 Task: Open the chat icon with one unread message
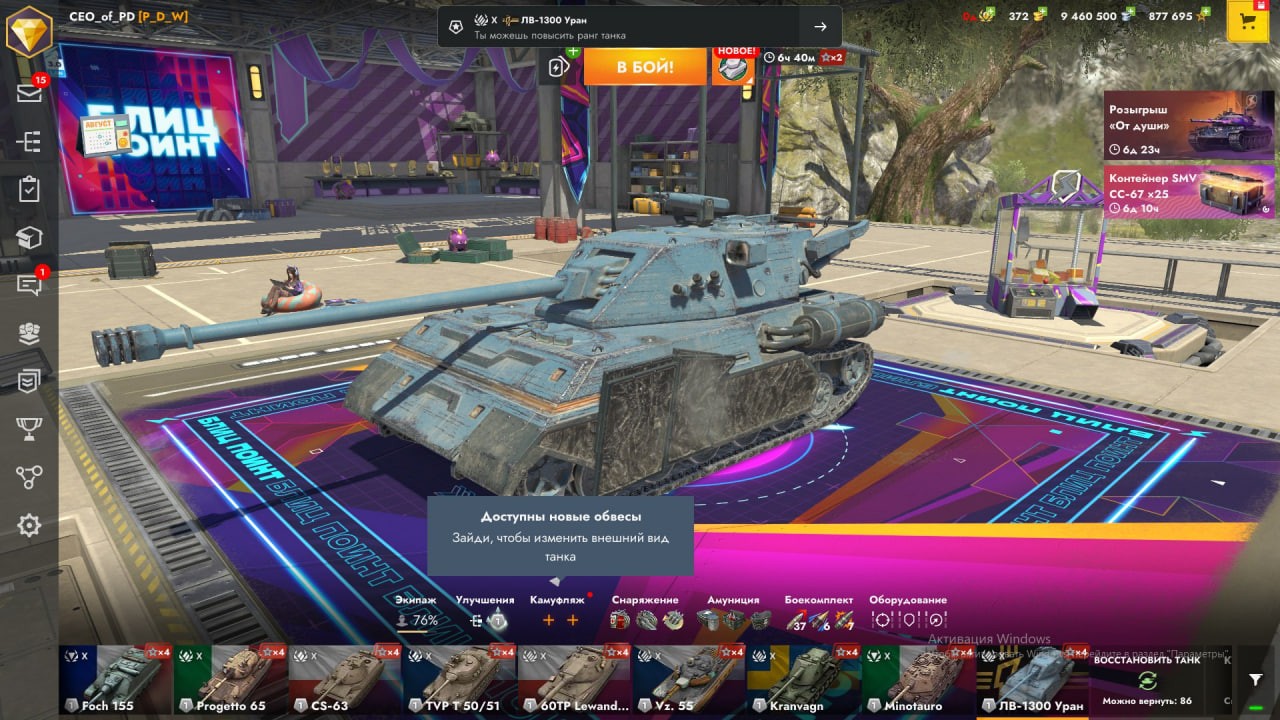(29, 285)
